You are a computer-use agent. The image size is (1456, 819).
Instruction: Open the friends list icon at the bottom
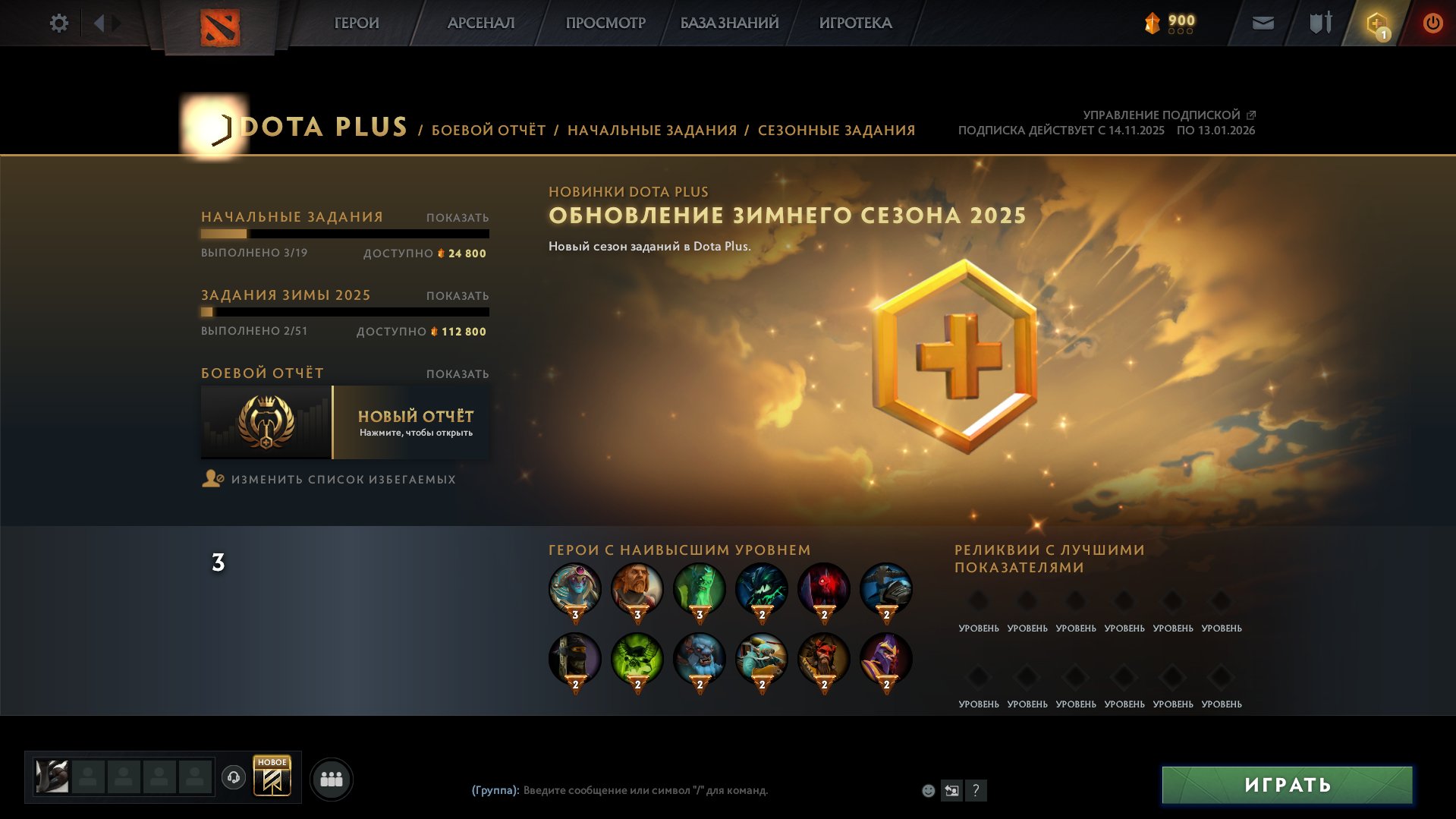(331, 777)
